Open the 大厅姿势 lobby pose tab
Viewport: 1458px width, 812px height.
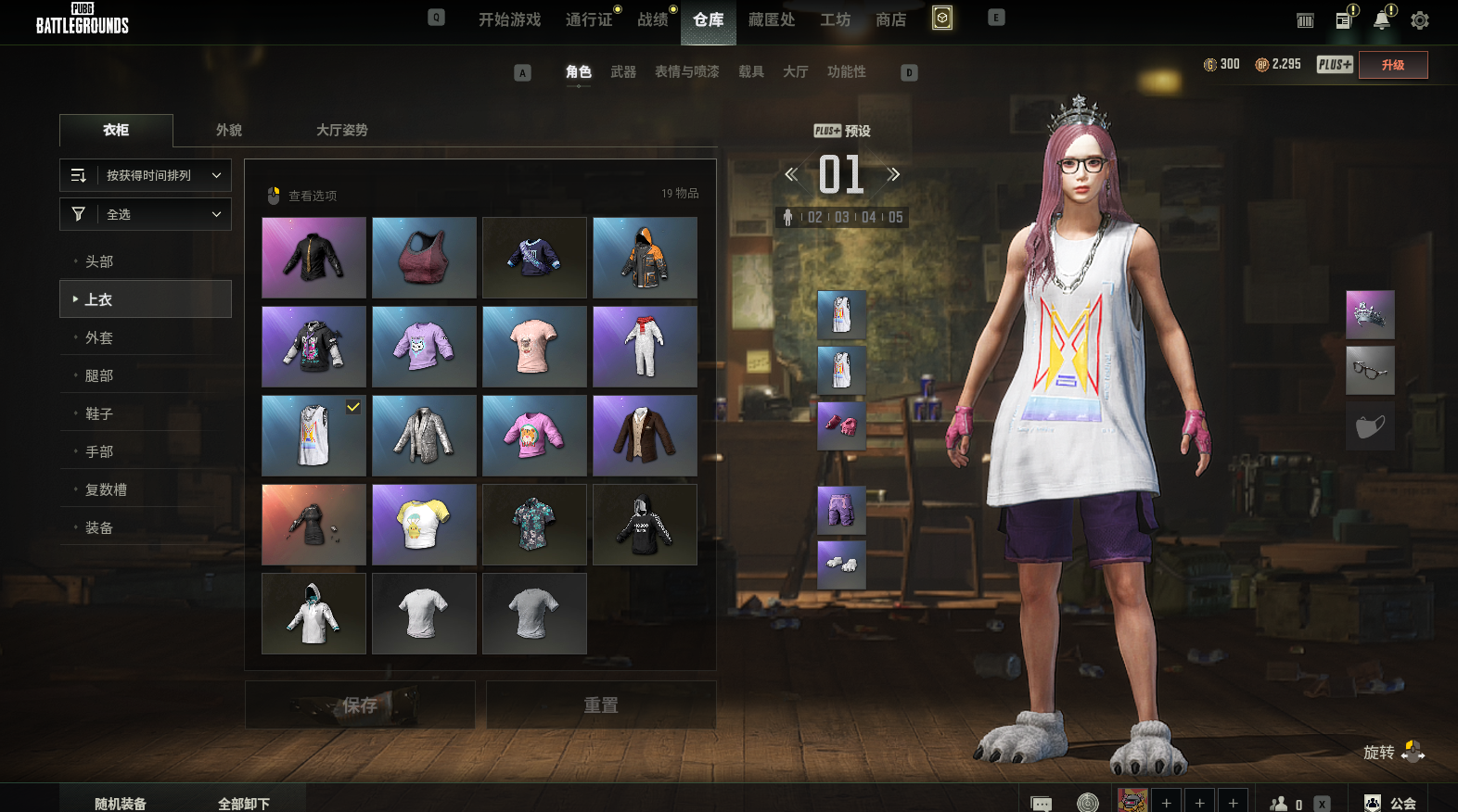coord(341,130)
